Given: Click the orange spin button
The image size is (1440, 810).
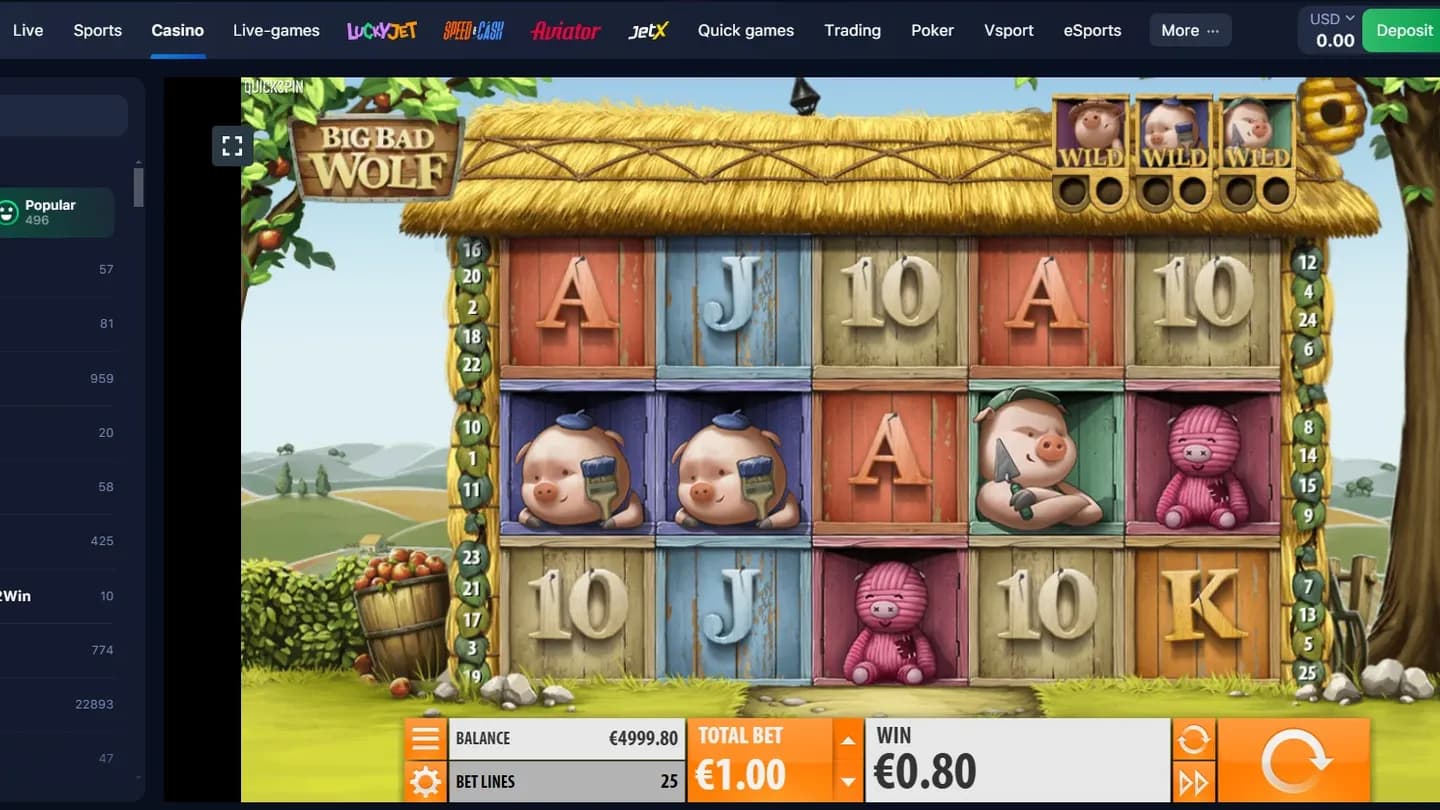Looking at the screenshot, I should click(x=1294, y=759).
